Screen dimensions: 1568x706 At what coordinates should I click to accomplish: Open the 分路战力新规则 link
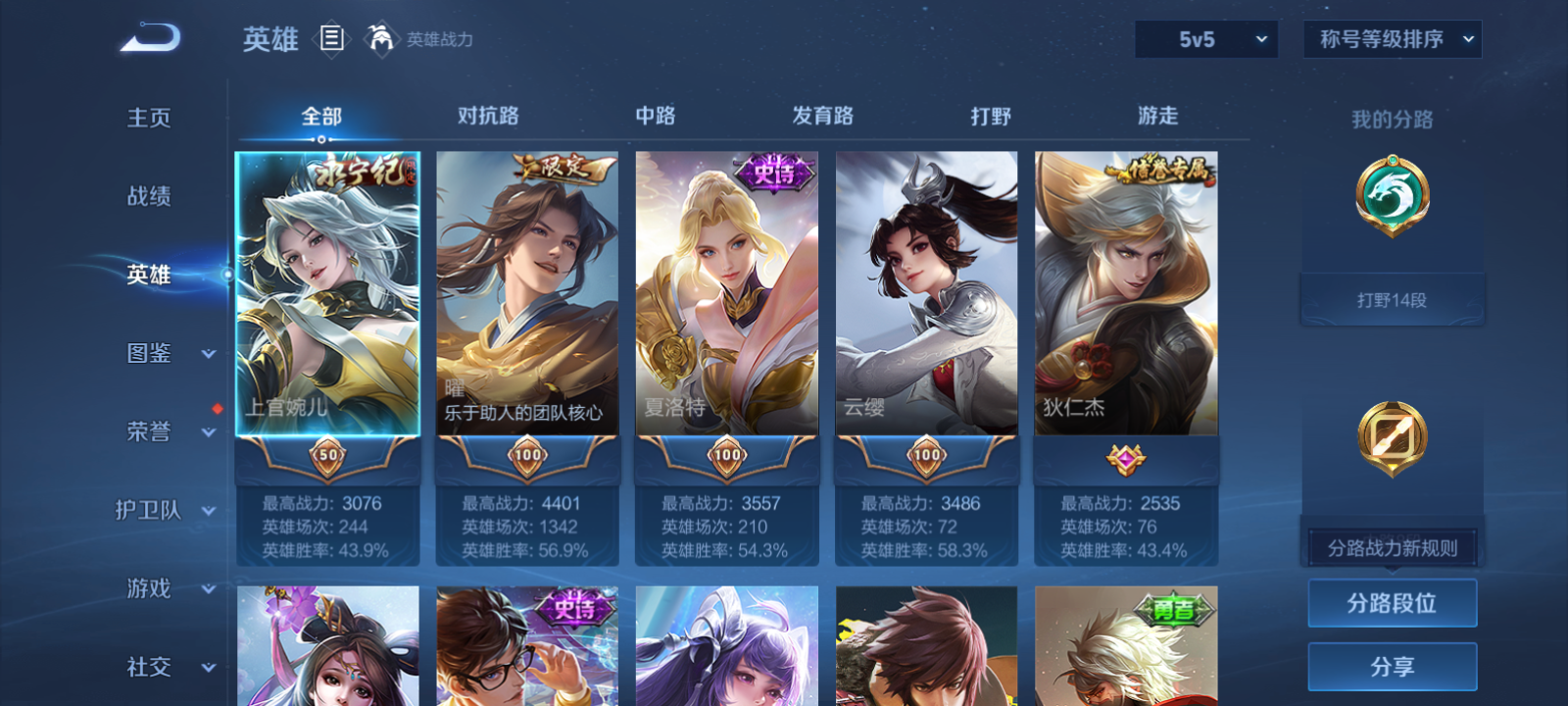[1392, 546]
